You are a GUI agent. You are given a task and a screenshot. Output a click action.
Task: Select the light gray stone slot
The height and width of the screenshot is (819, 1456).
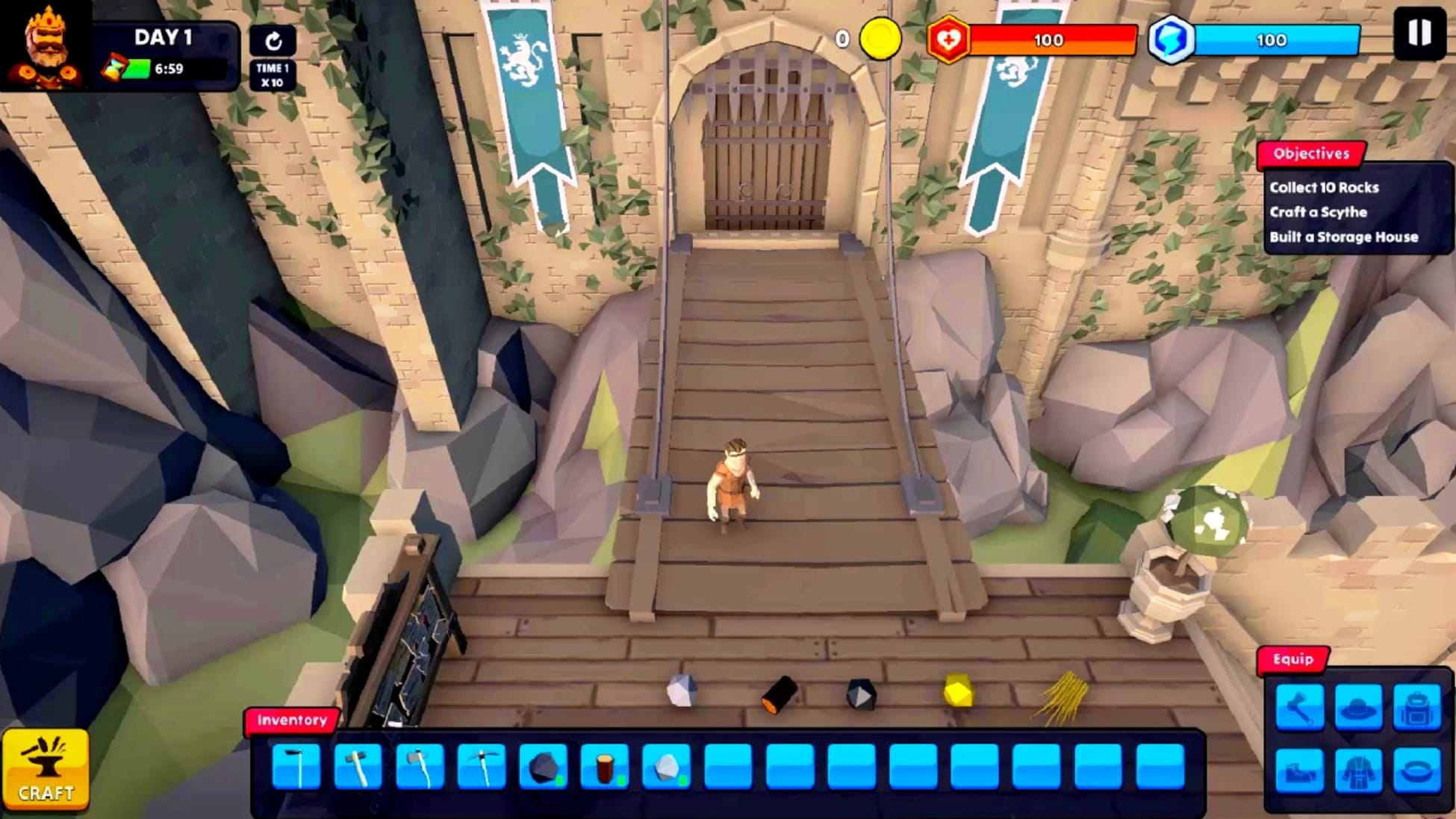coord(667,767)
